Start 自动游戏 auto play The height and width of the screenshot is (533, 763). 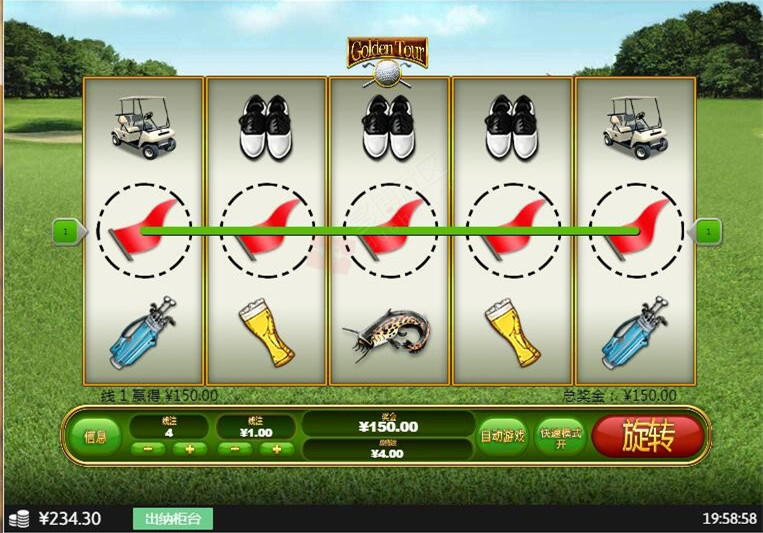click(502, 436)
